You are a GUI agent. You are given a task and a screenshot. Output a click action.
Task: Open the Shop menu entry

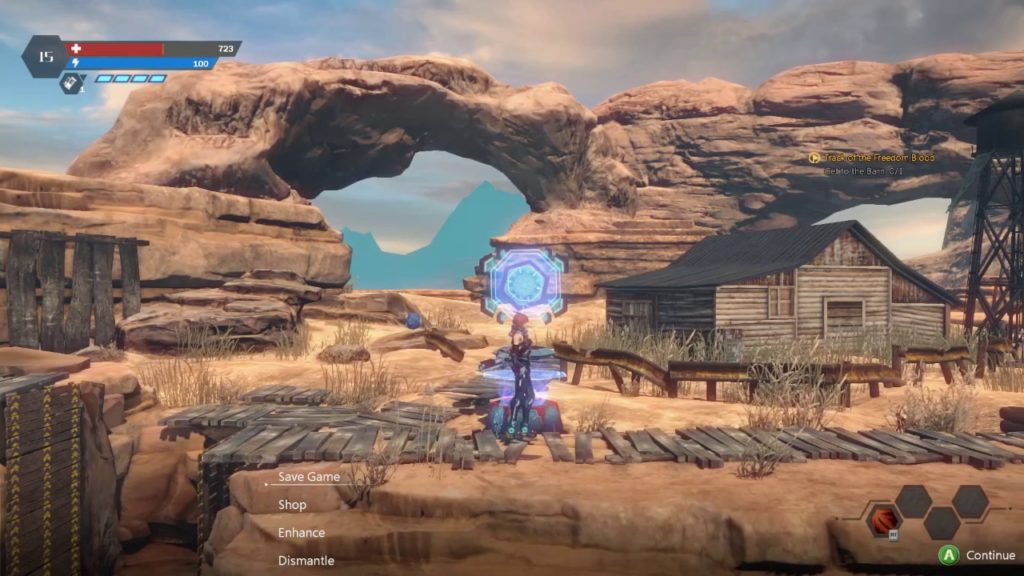tap(292, 505)
